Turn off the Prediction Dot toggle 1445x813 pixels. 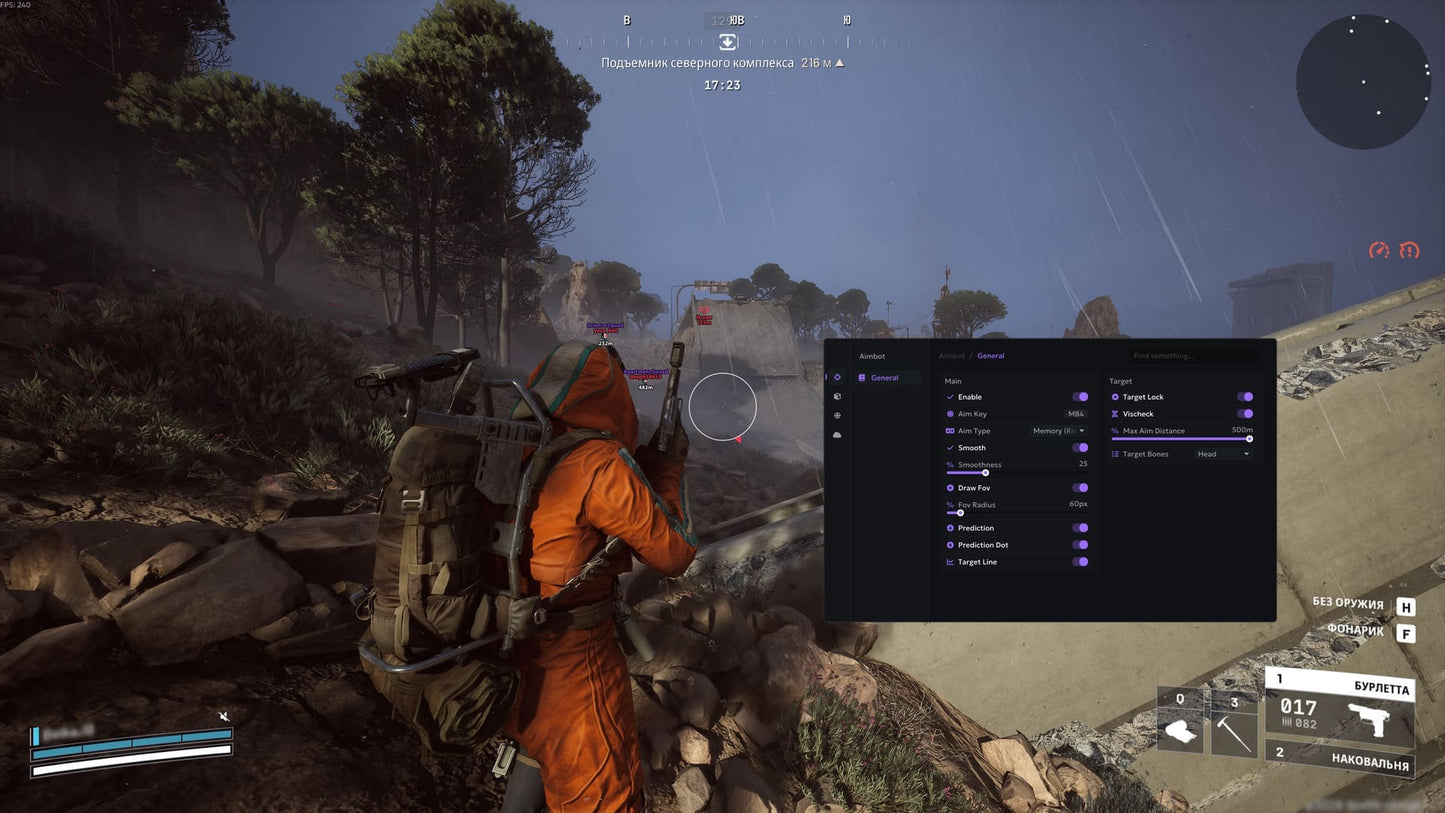1080,545
